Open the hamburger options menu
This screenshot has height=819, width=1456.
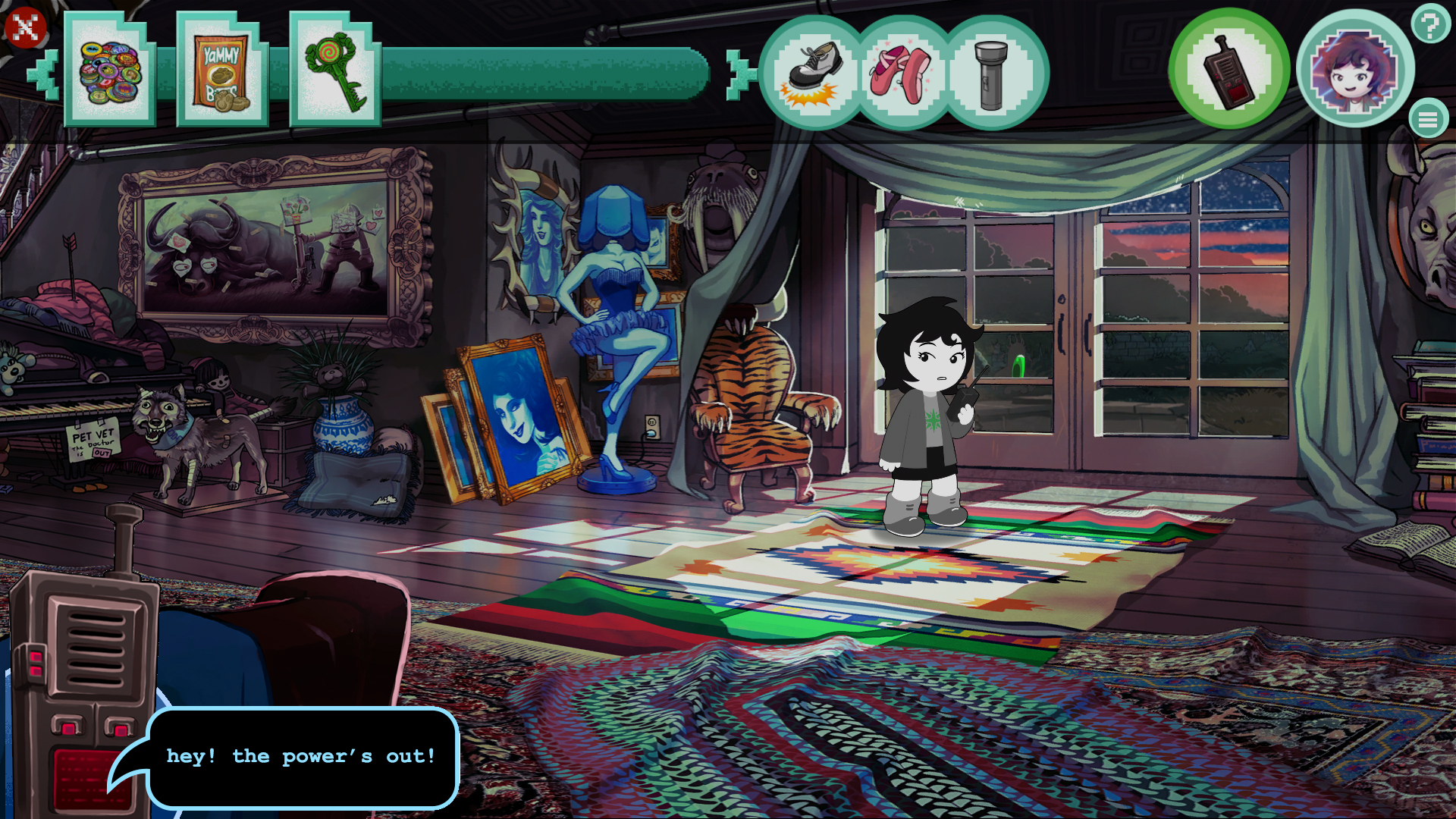pyautogui.click(x=1429, y=118)
